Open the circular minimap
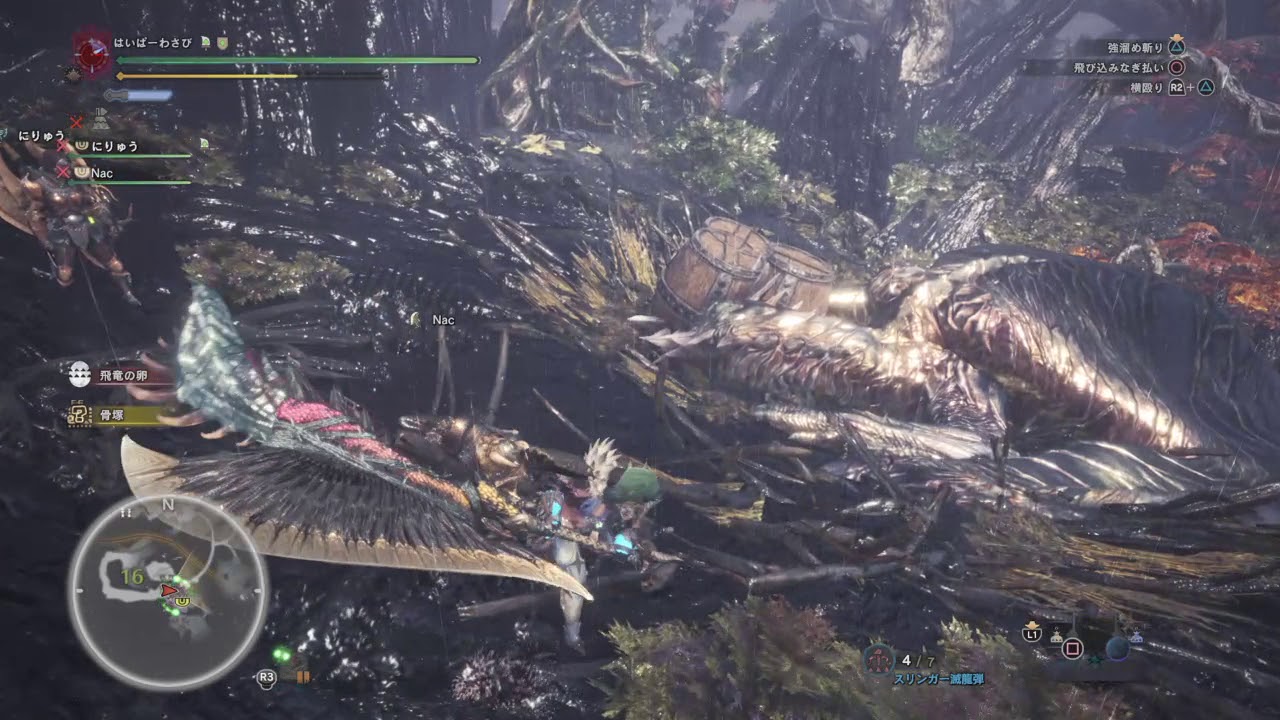Screen dimensions: 1280x720 167,592
